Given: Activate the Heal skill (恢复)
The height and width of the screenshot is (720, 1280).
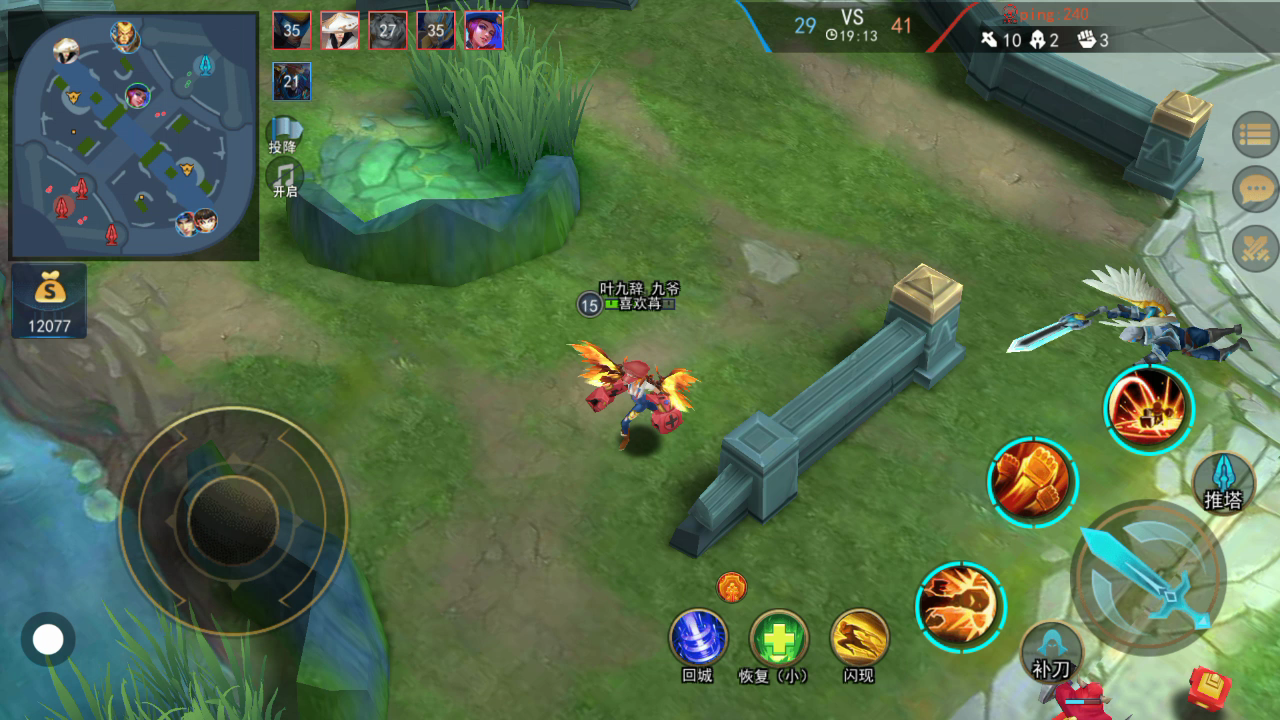Looking at the screenshot, I should pos(779,637).
